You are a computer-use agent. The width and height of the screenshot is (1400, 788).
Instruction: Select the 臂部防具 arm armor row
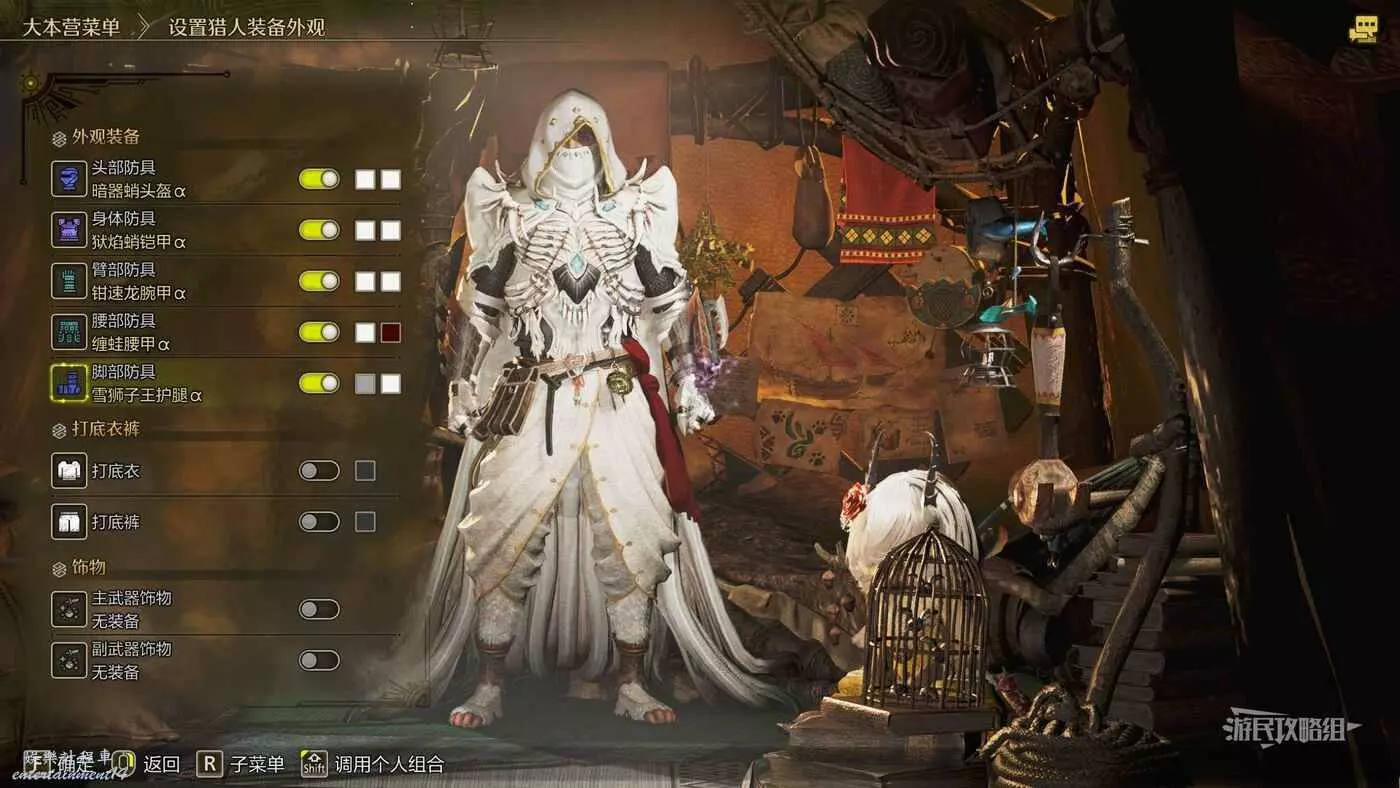pyautogui.click(x=138, y=281)
